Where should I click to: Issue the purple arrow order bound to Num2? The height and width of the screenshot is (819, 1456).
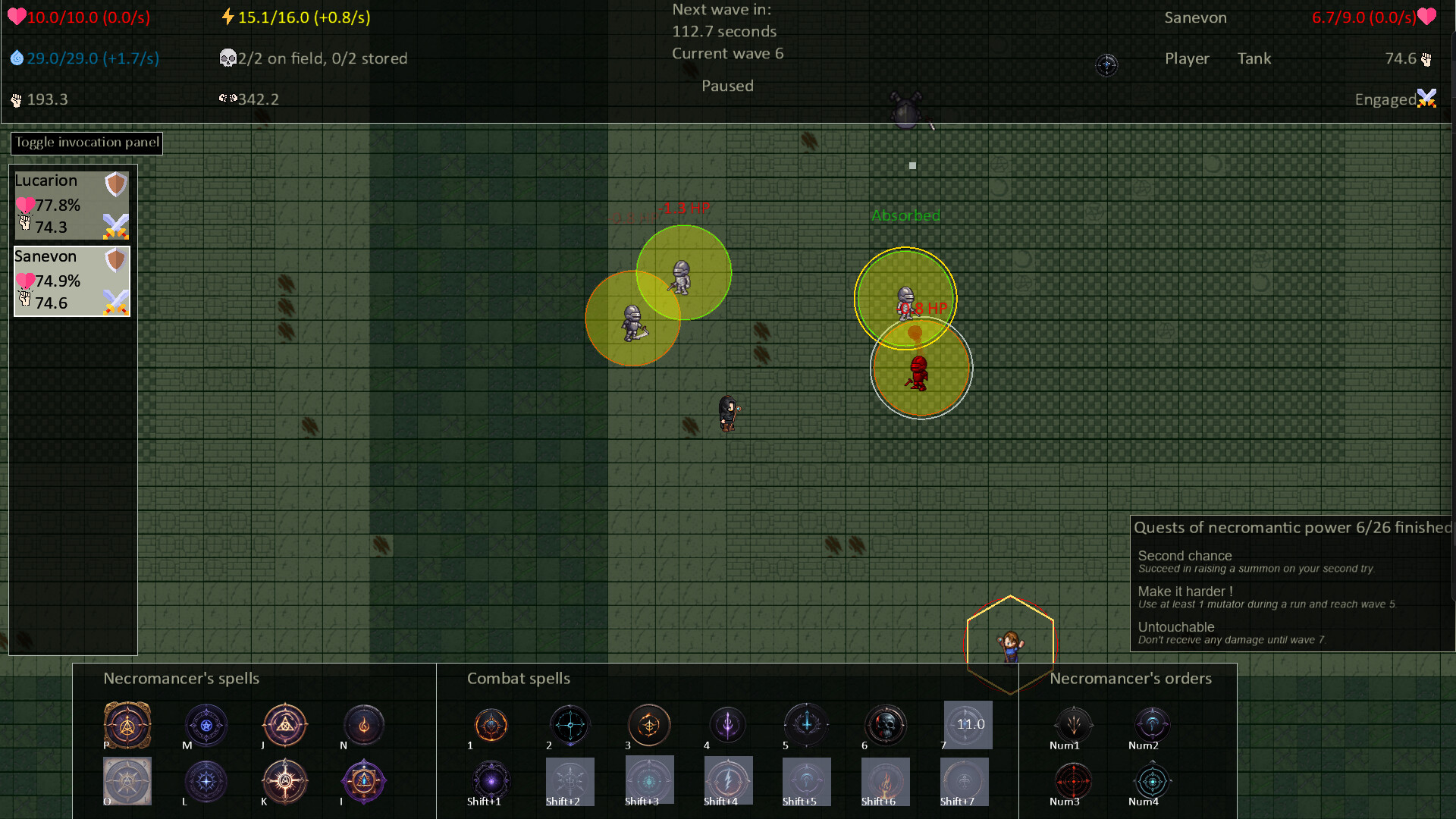(1152, 724)
